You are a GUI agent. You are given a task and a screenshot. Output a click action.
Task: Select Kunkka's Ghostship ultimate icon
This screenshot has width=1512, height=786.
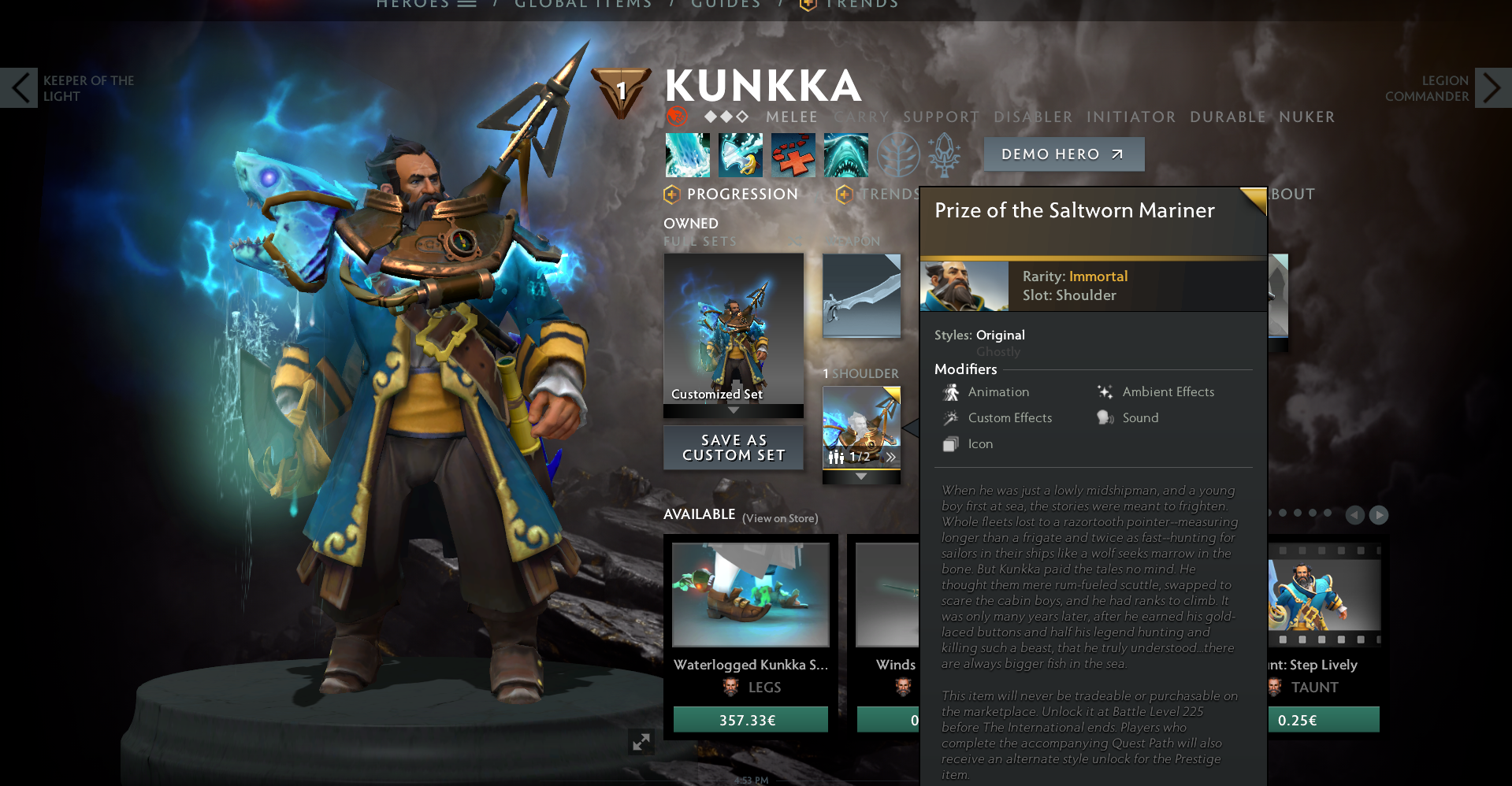point(845,155)
